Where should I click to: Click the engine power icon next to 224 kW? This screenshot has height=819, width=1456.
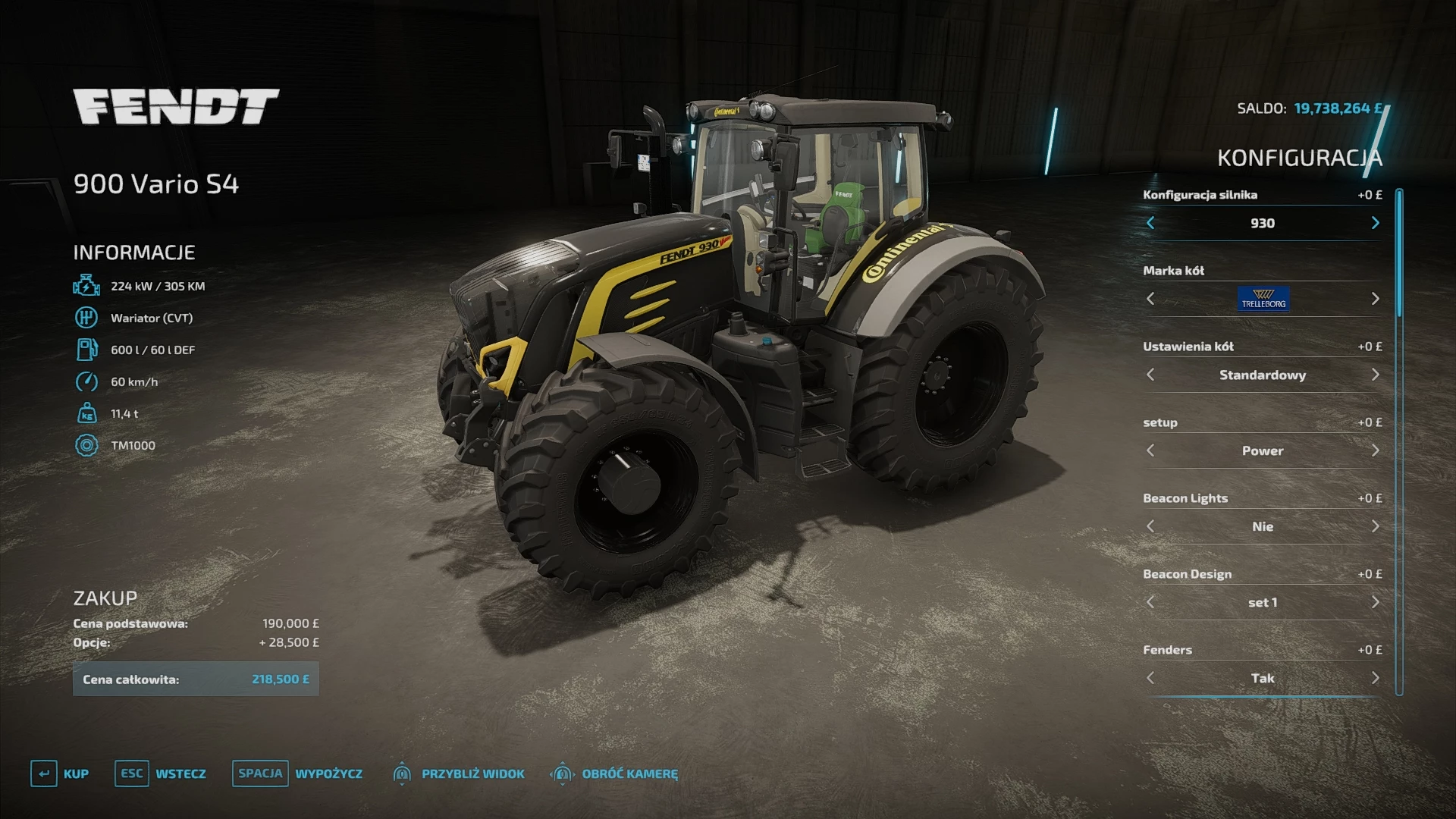click(86, 286)
